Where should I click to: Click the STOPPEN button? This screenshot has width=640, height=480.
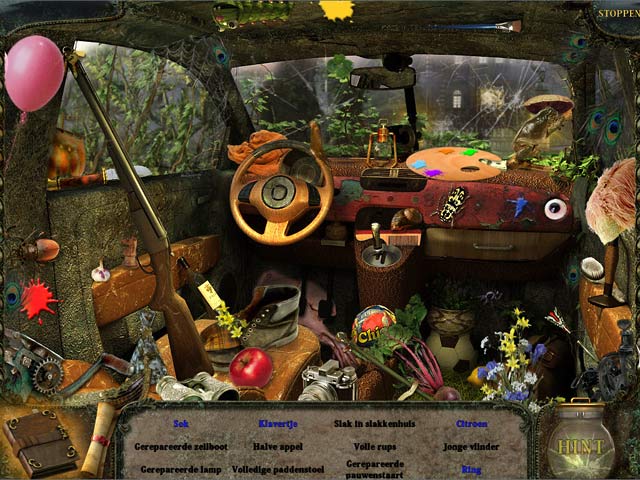click(x=616, y=14)
